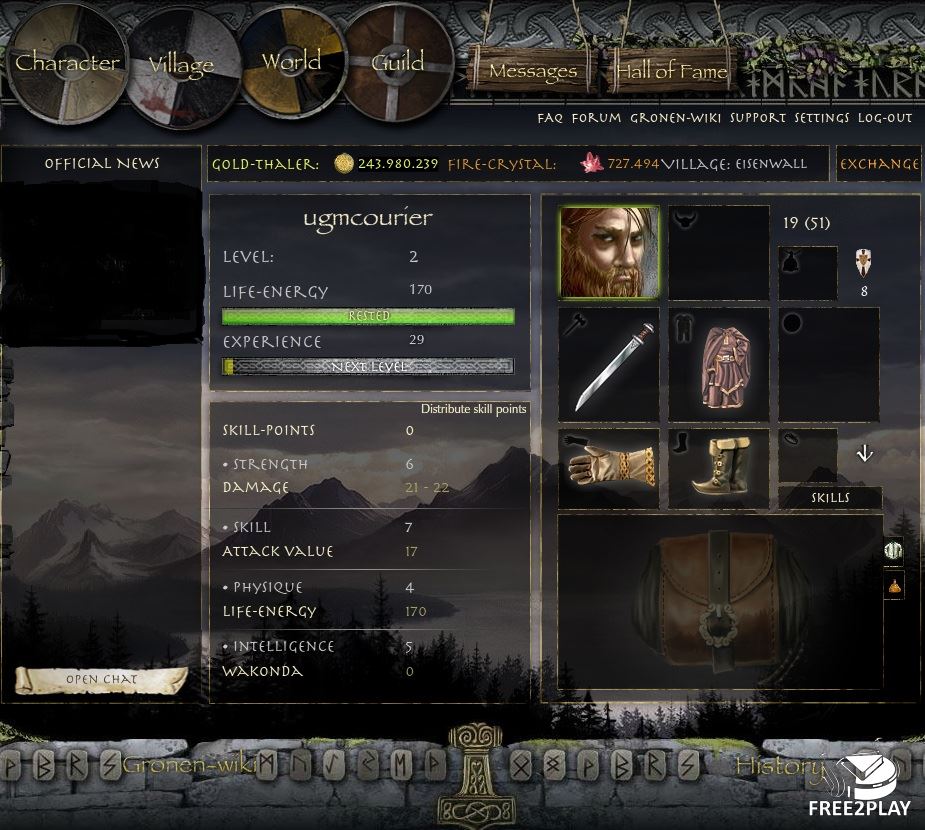Viewport: 925px width, 830px height.
Task: Select the leather glove slot
Action: point(609,468)
